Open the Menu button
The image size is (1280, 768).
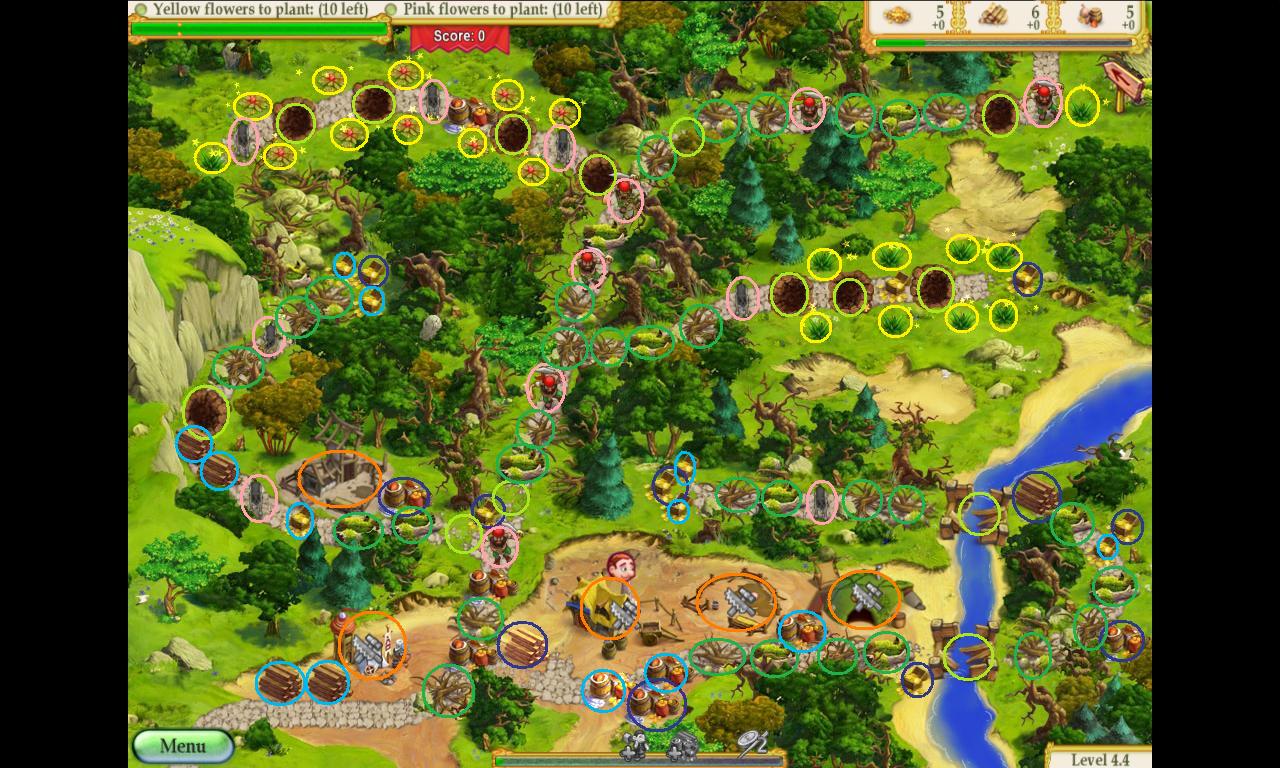coord(182,746)
